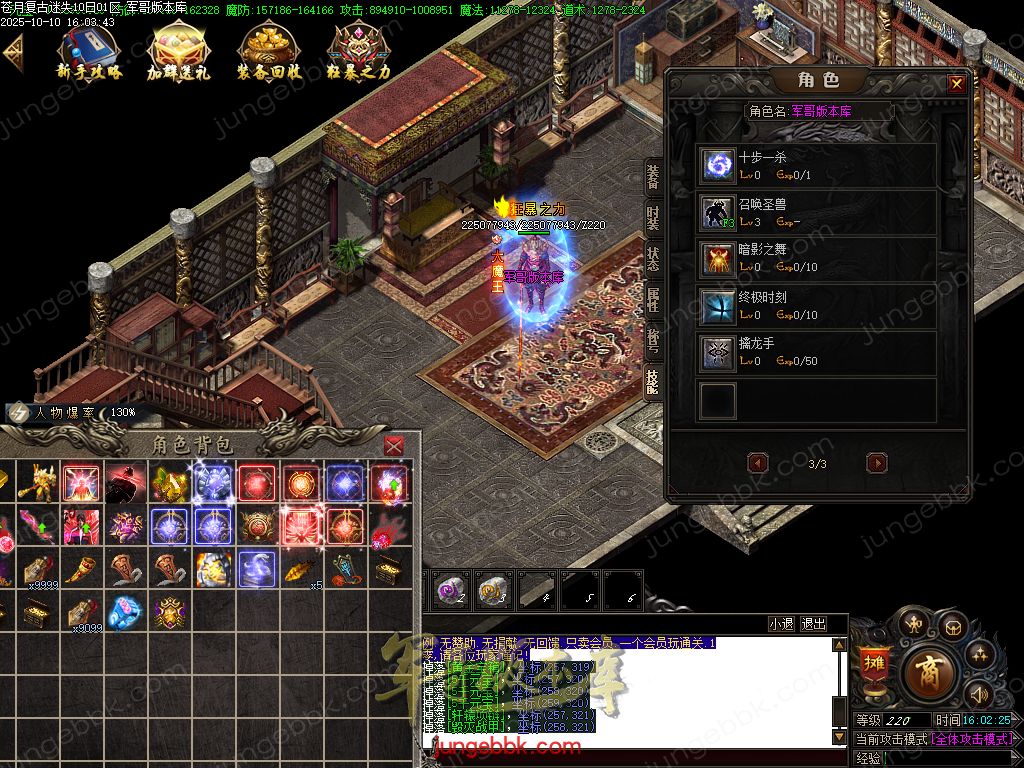
Task: Open the 新手攻略 beginner guide
Action: click(89, 51)
